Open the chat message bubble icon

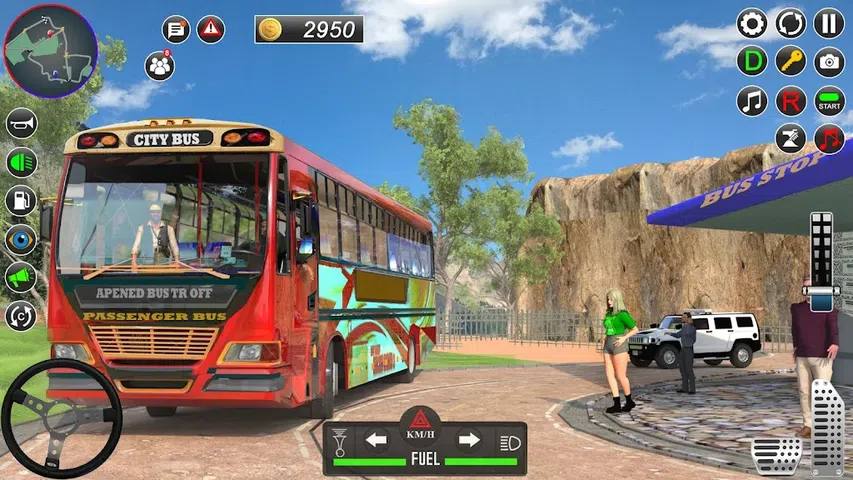point(176,29)
